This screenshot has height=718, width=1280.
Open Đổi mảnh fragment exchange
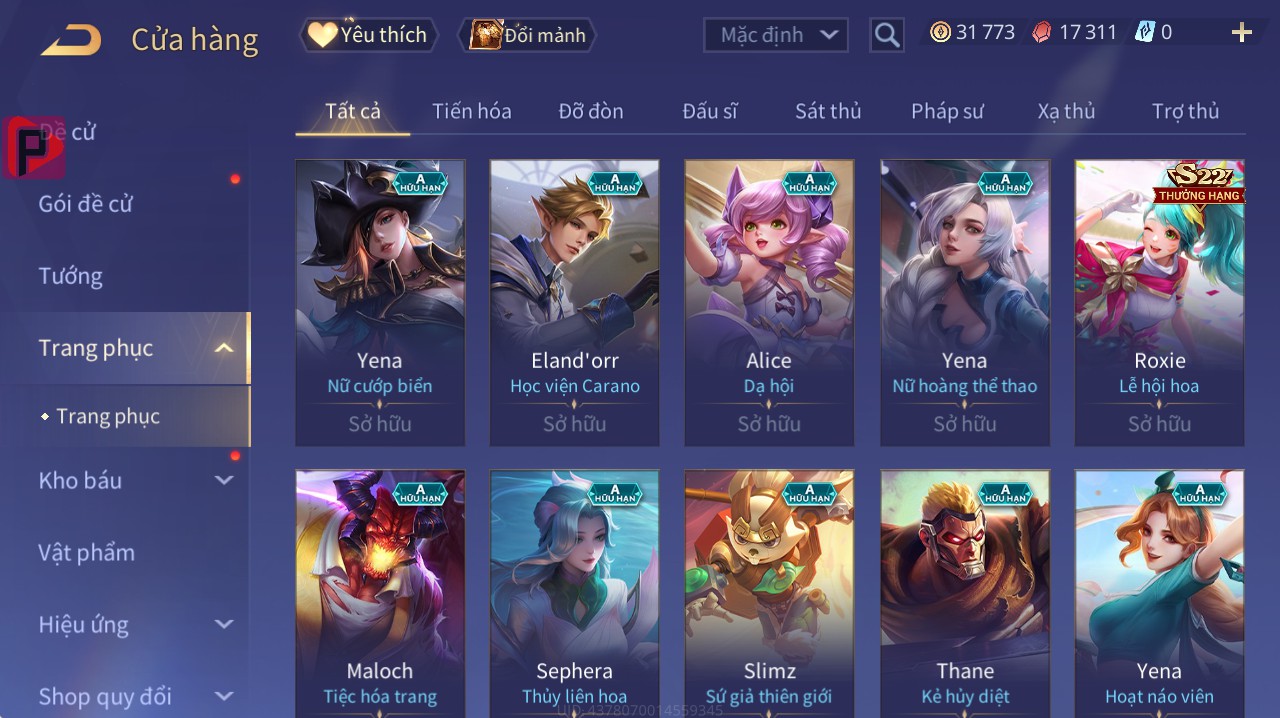(527, 35)
